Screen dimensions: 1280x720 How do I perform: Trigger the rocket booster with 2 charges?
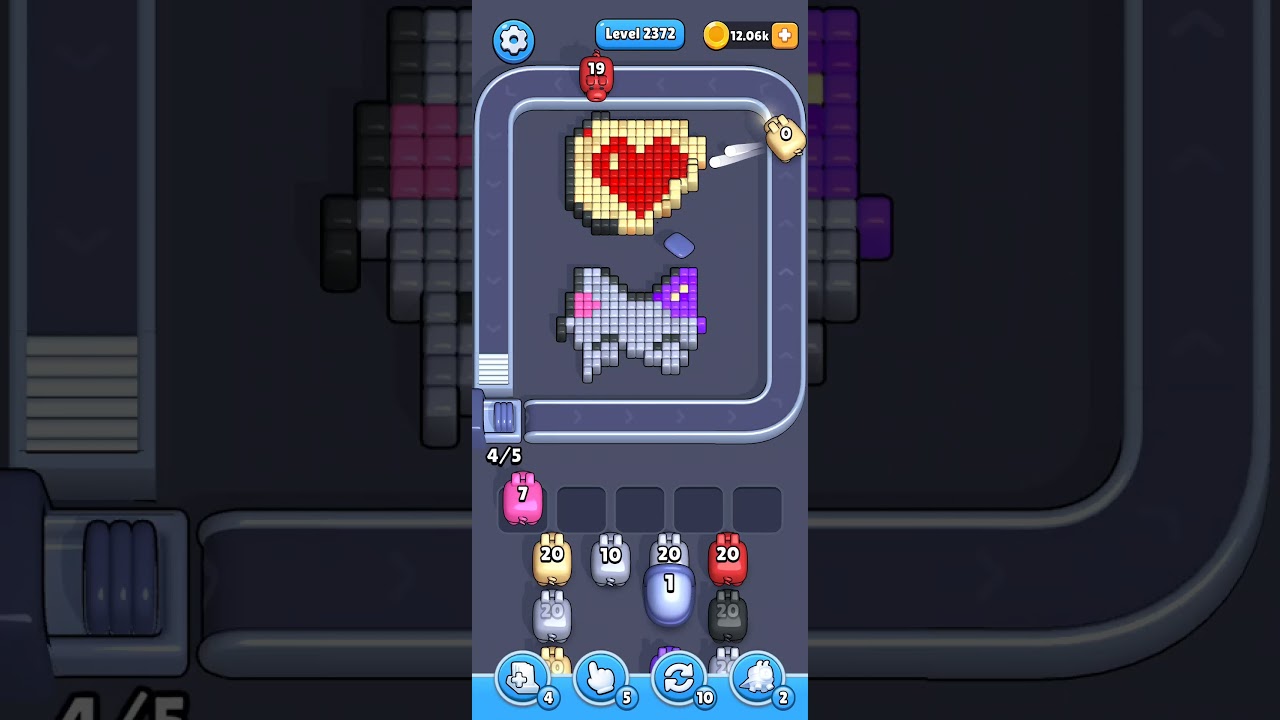point(758,677)
